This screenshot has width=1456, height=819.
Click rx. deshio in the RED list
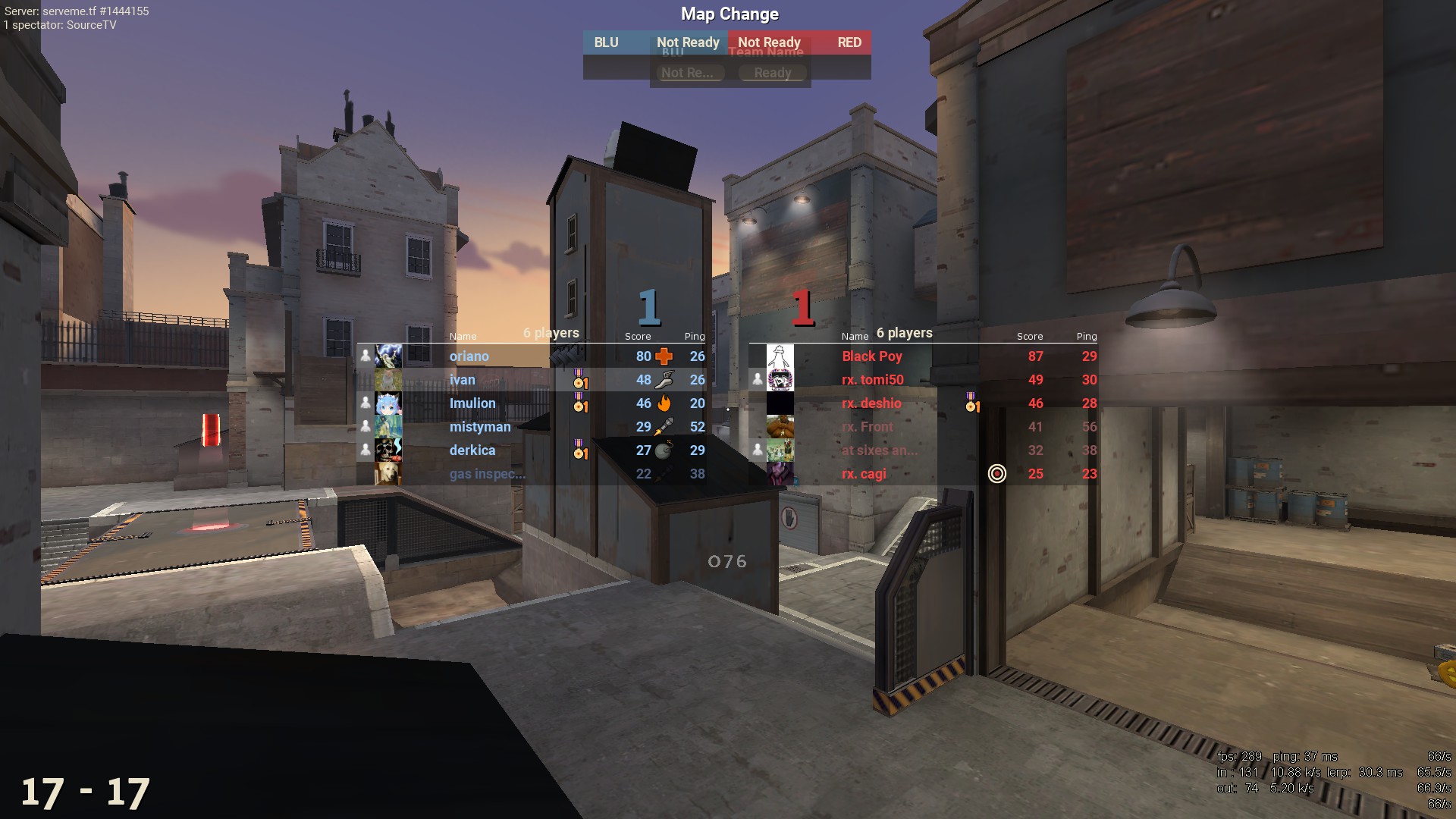pyautogui.click(x=872, y=403)
